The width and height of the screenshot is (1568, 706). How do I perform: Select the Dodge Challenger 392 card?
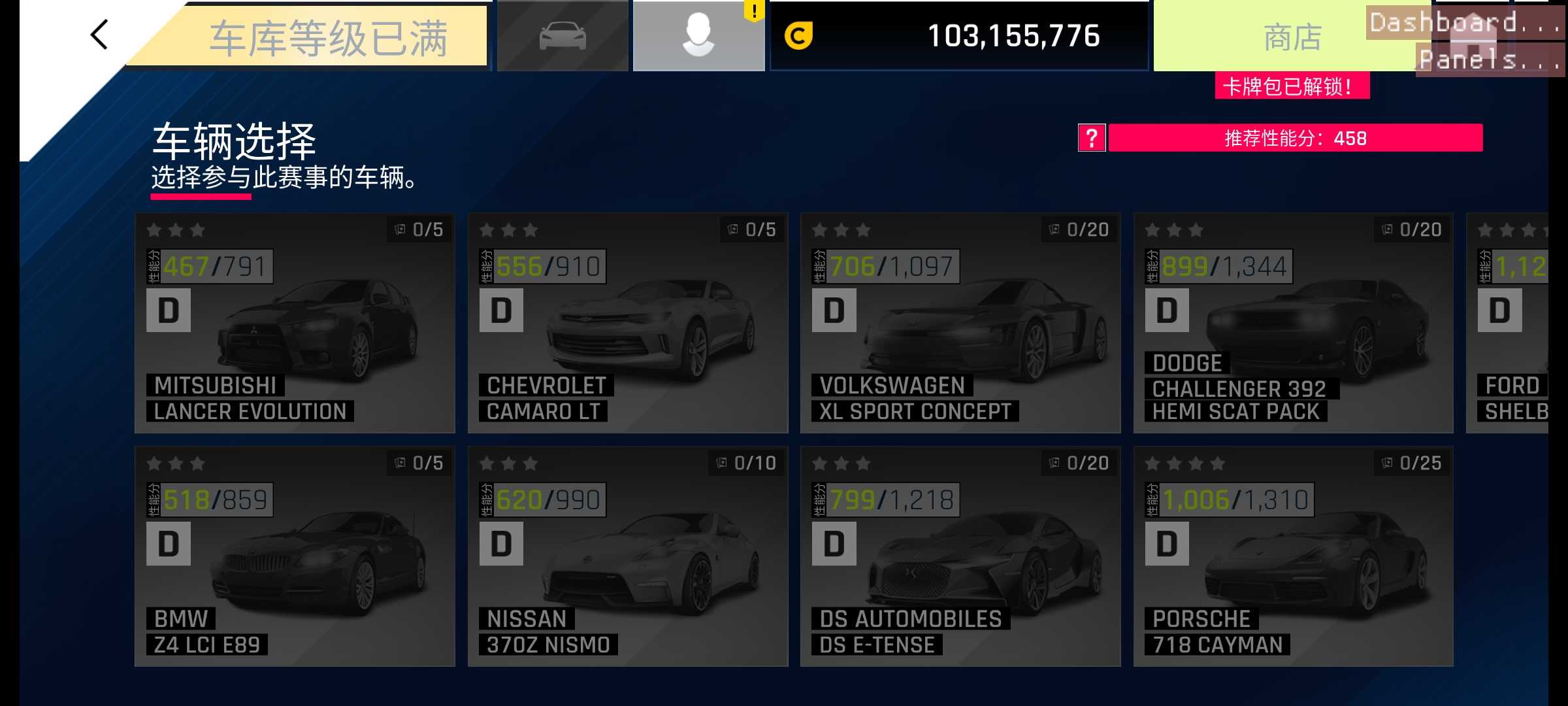coord(1293,323)
